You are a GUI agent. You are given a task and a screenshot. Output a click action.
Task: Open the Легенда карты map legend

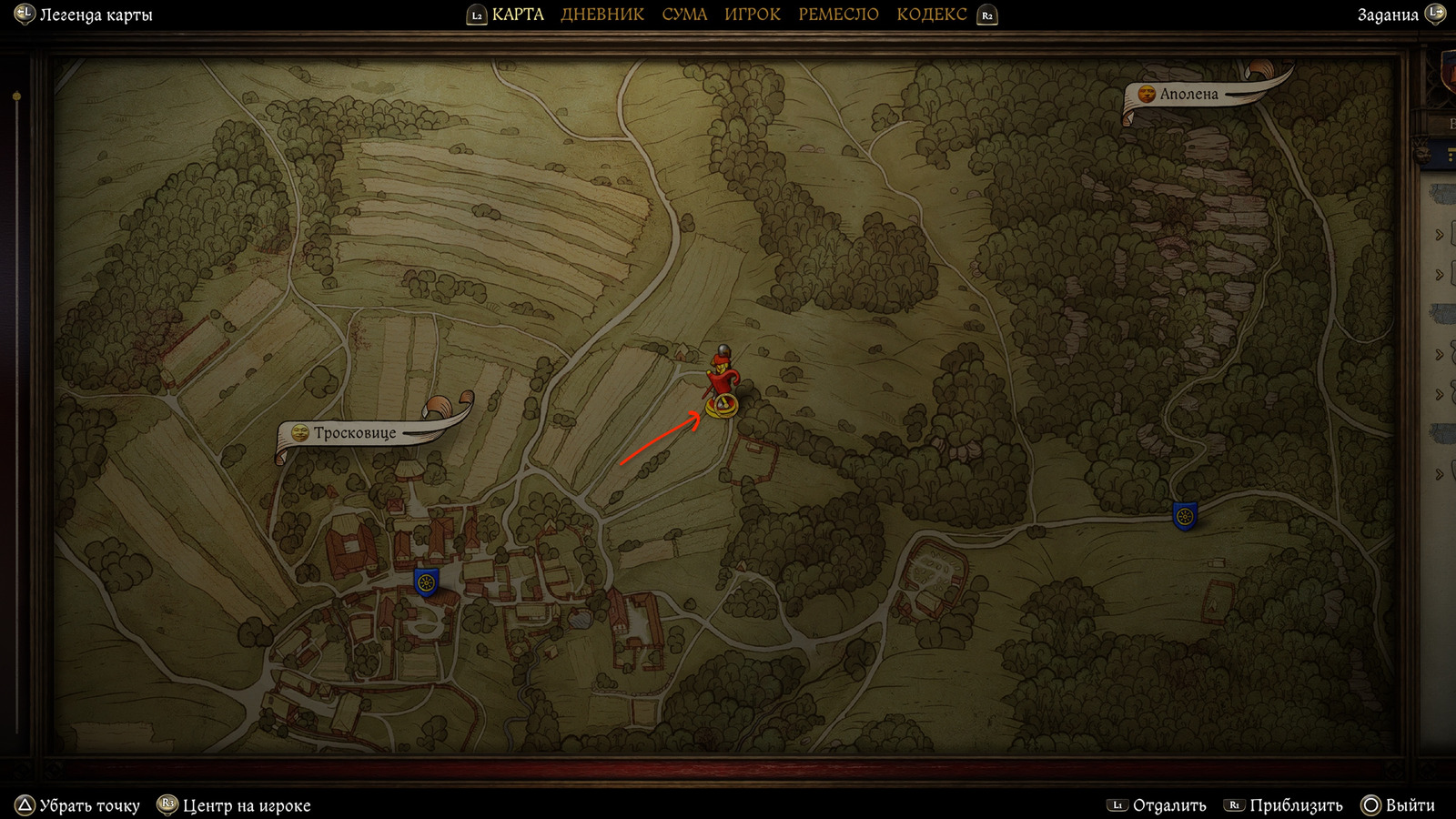point(95,15)
